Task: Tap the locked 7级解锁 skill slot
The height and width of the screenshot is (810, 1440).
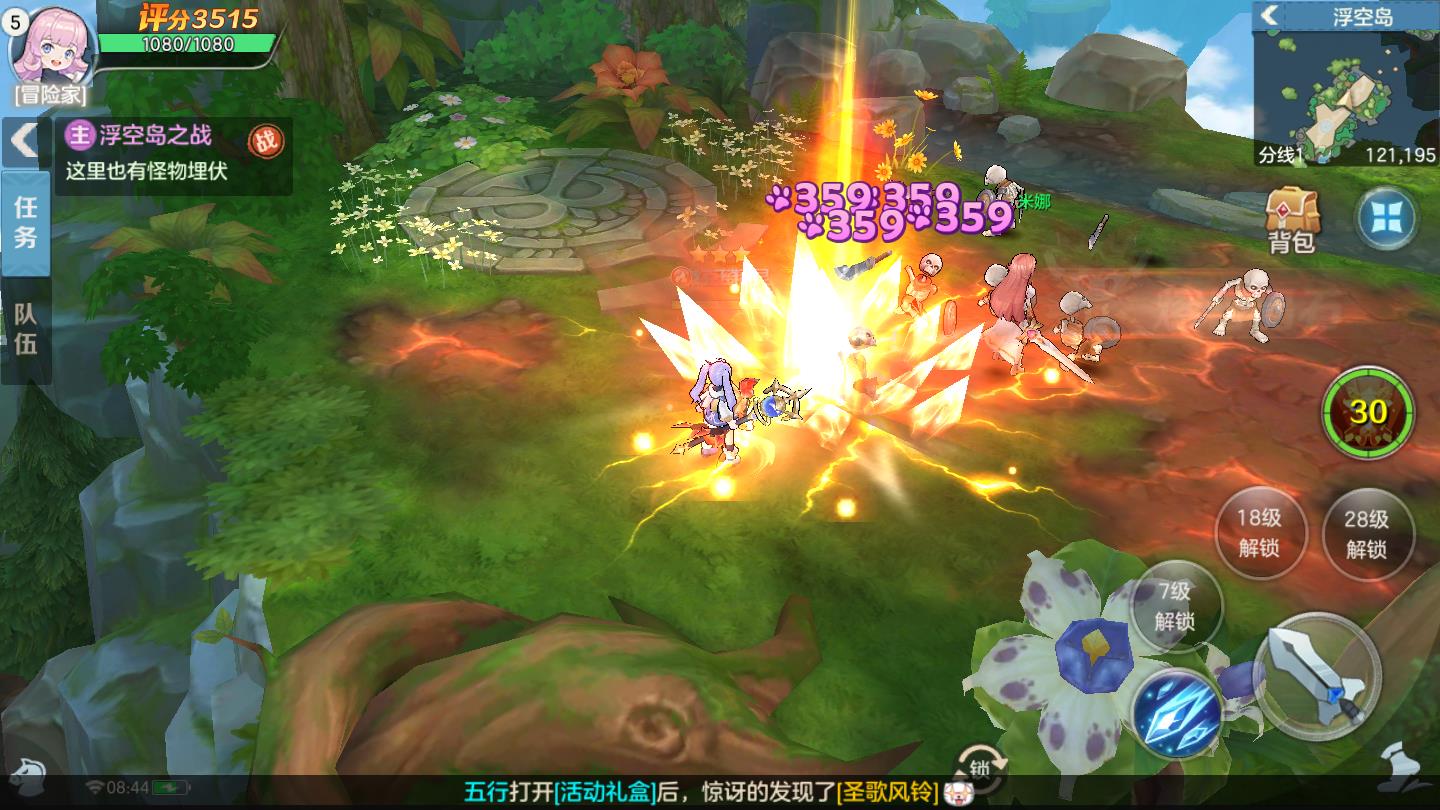Action: [1175, 606]
